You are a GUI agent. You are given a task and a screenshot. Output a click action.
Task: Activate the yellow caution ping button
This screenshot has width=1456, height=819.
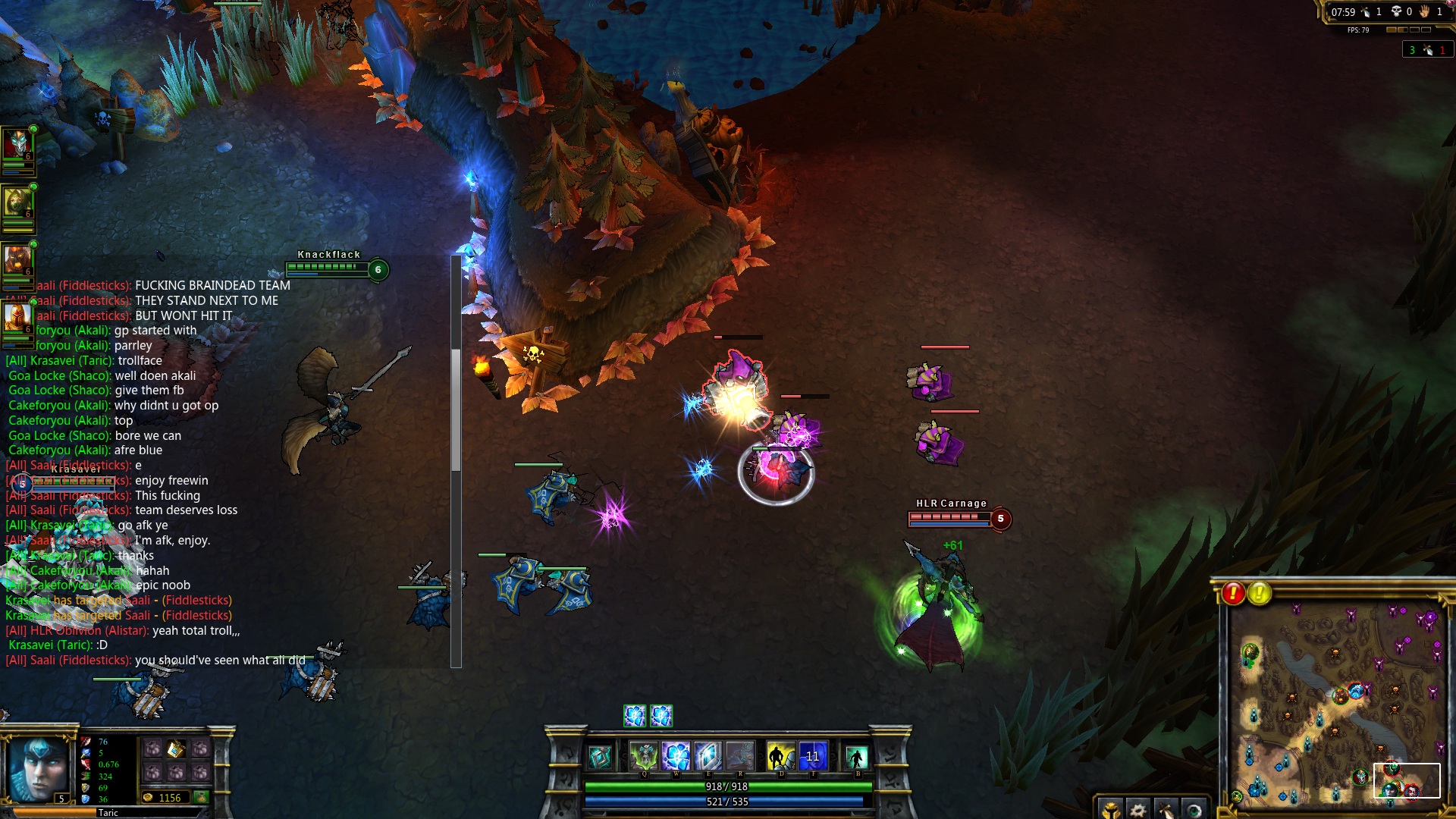[x=1259, y=593]
